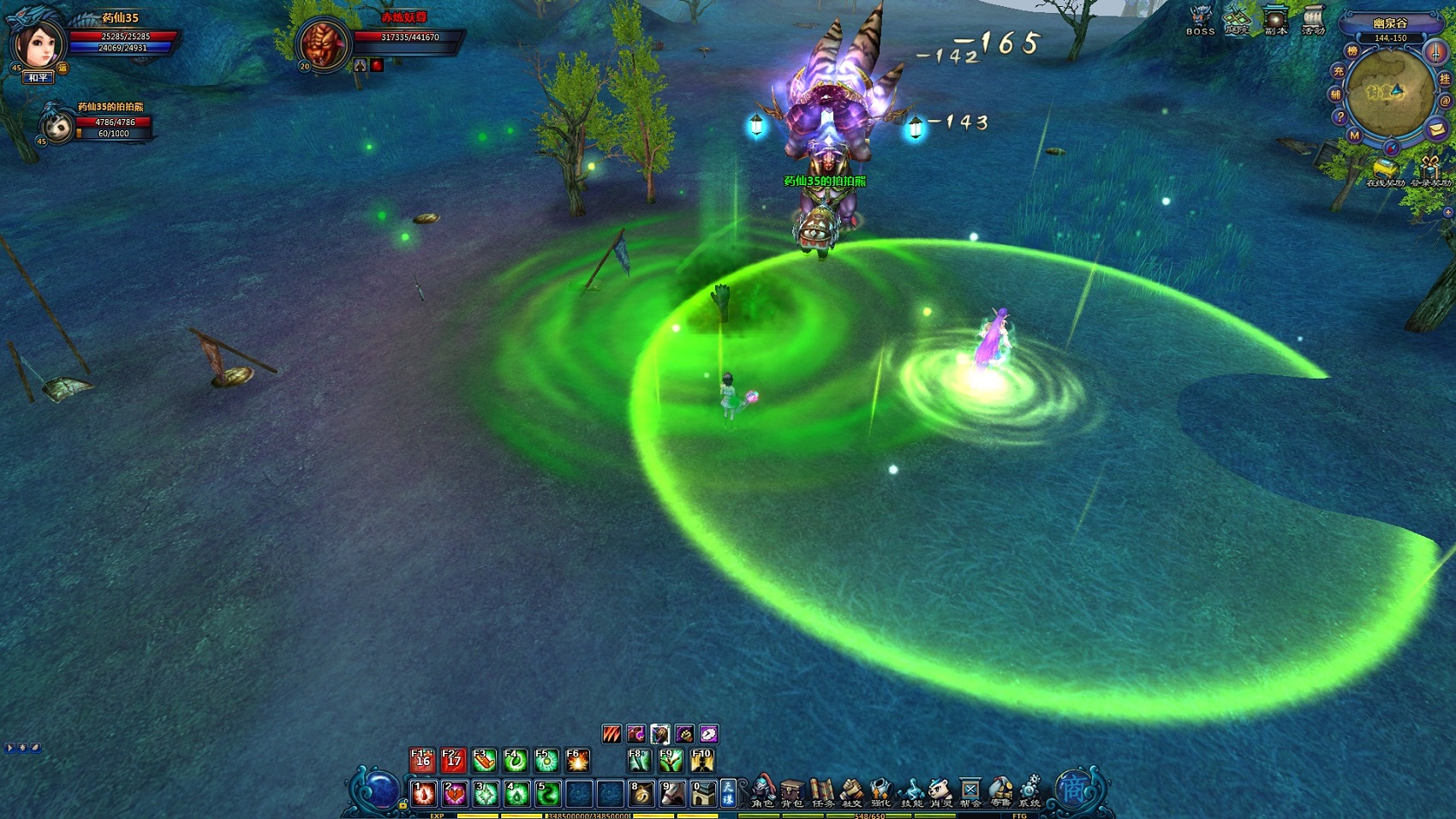Use the horse mount icon in slot 9
Image resolution: width=1456 pixels, height=819 pixels.
tap(671, 794)
